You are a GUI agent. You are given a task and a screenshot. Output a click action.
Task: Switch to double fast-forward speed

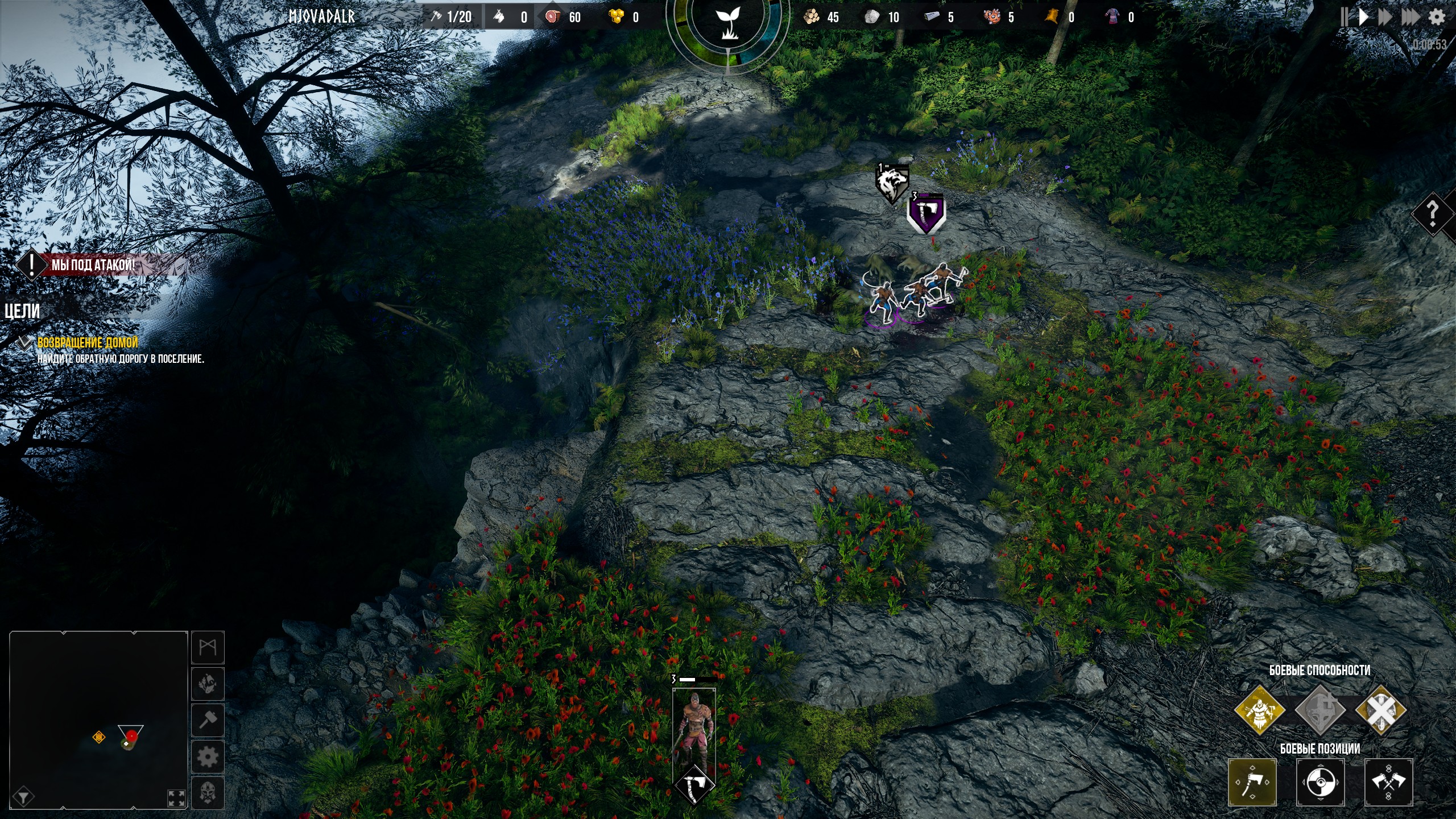(x=1385, y=16)
